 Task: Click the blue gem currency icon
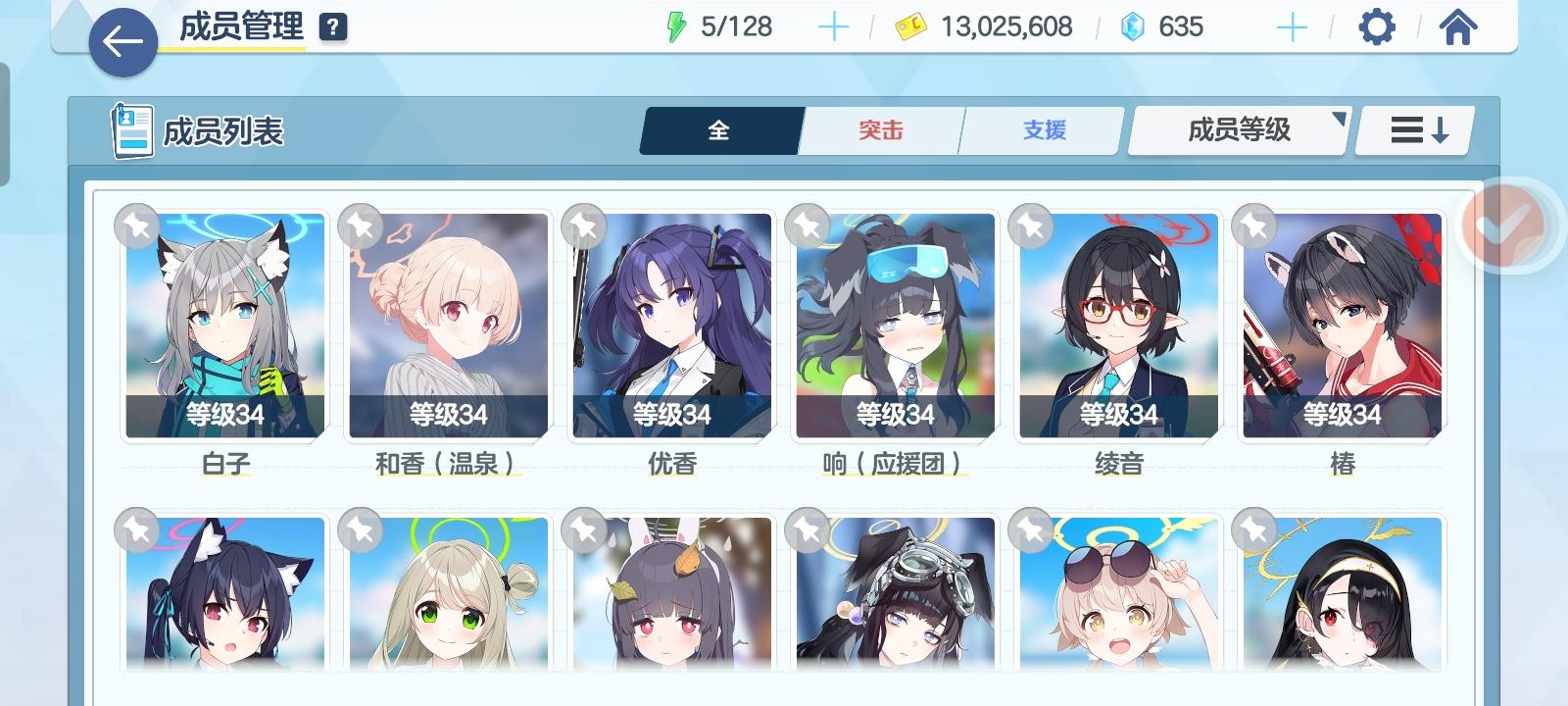1133,26
